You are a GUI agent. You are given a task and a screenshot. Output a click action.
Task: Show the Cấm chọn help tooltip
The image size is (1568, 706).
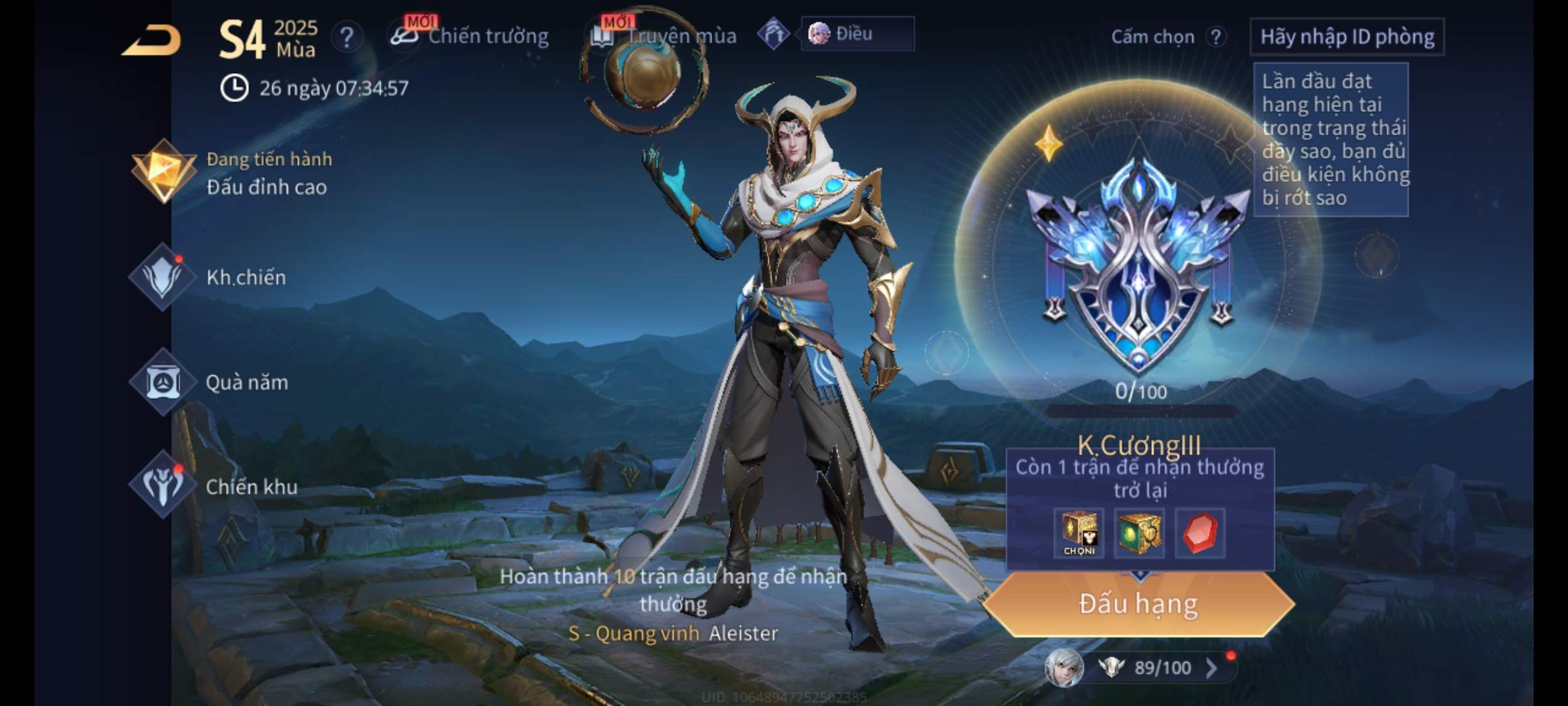pyautogui.click(x=1216, y=37)
